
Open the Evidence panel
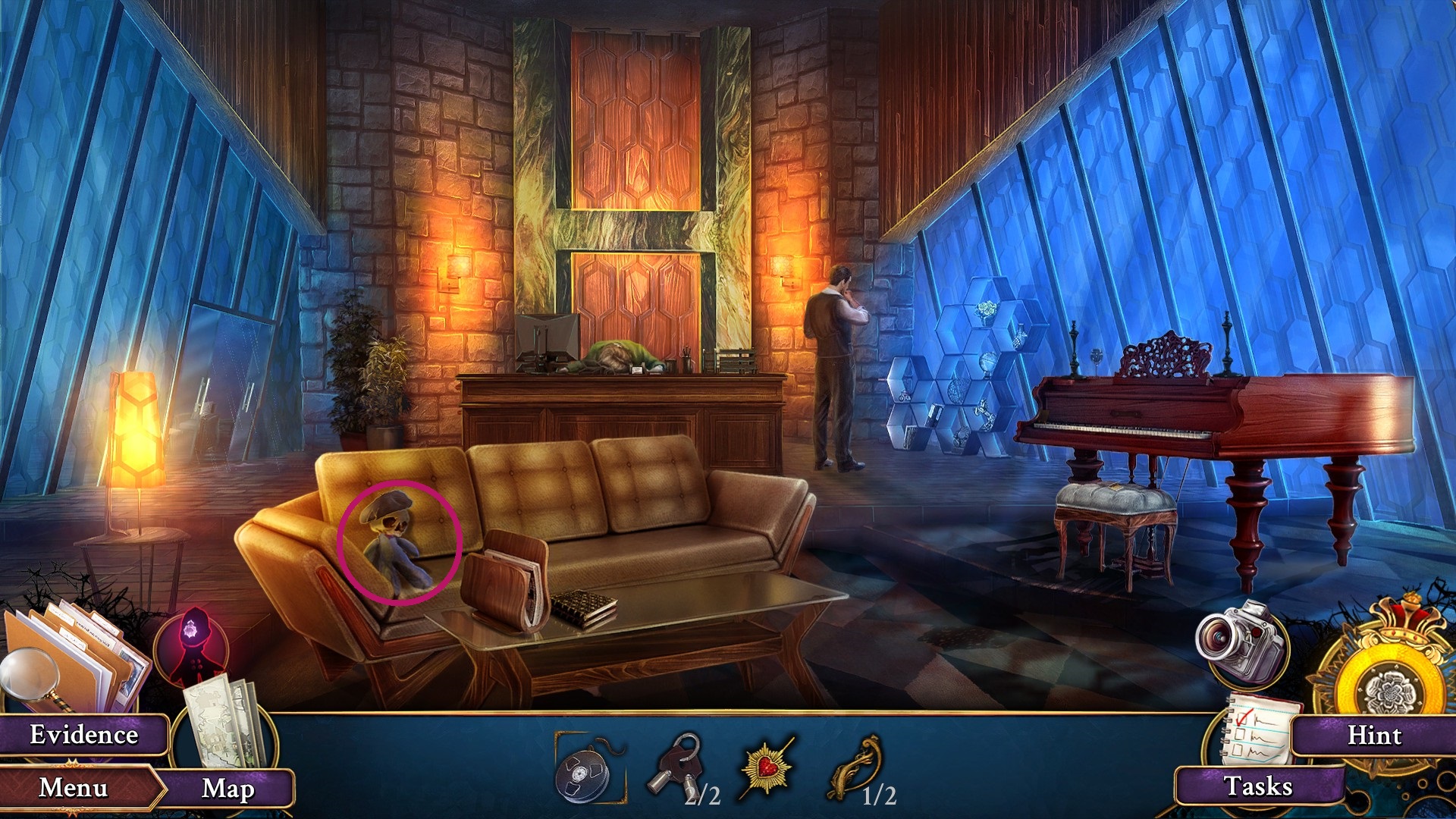(83, 734)
